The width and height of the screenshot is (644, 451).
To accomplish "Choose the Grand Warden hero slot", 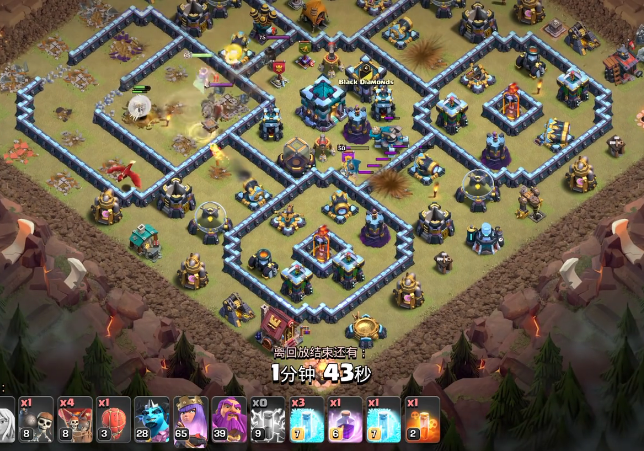I will 229,420.
